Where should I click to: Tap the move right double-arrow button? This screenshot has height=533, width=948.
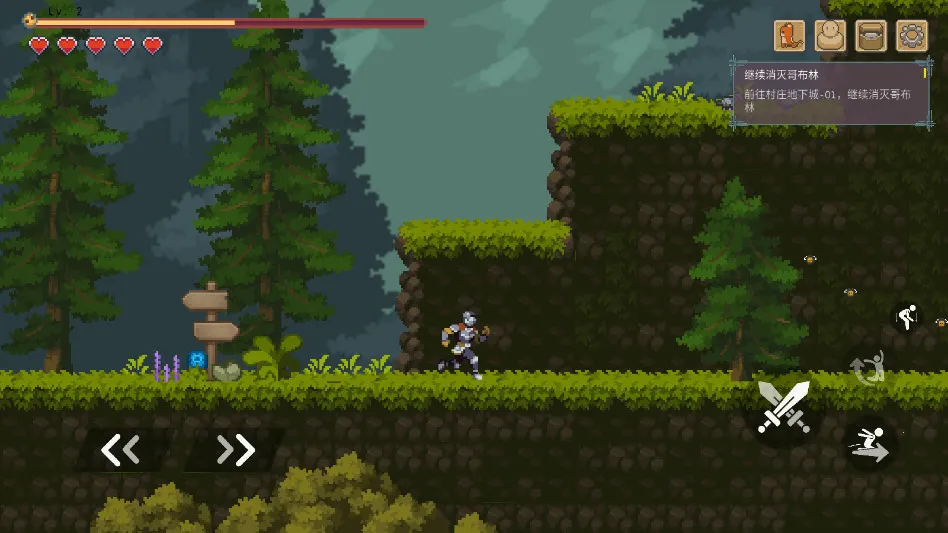click(236, 450)
